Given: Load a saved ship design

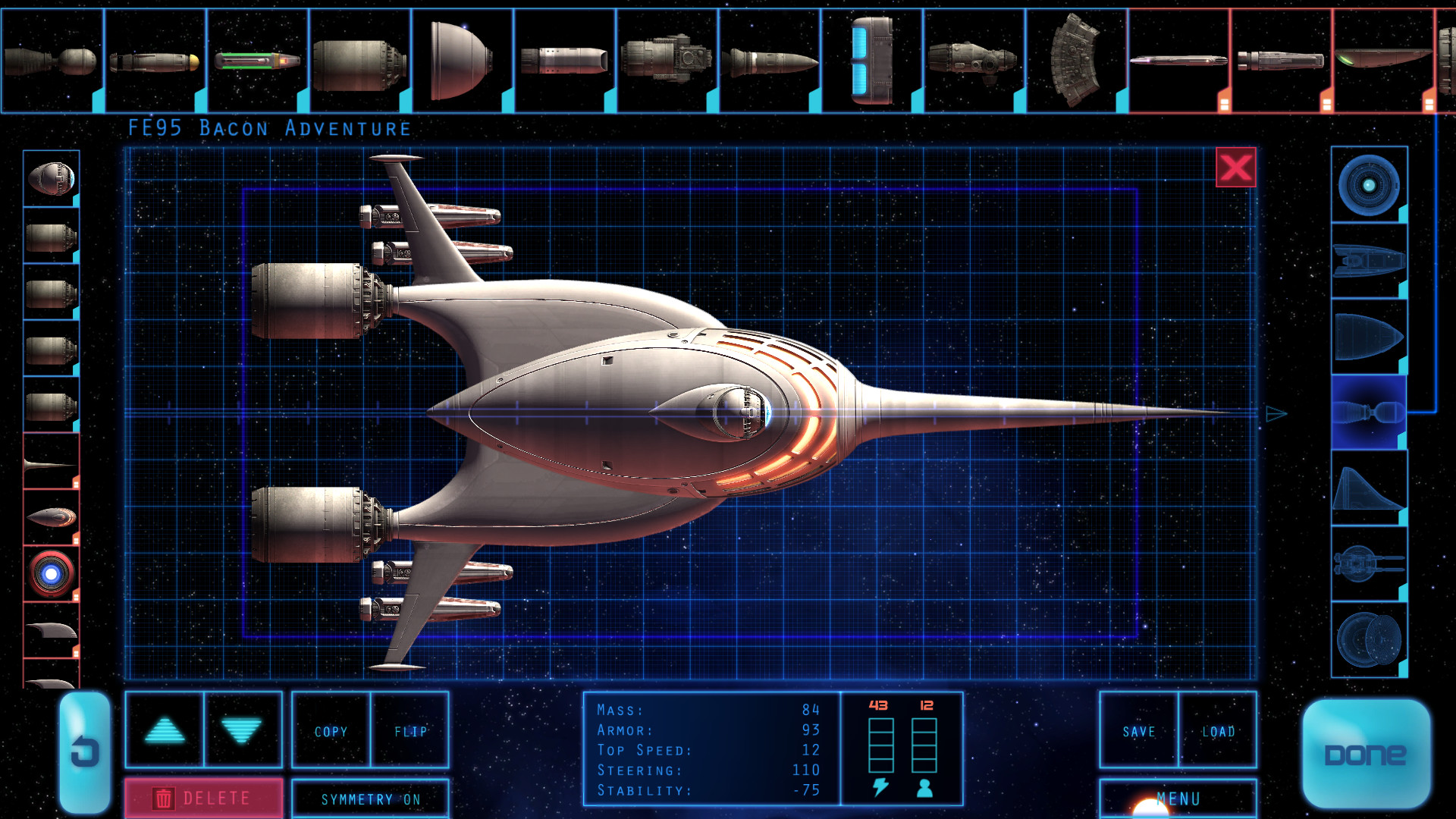Looking at the screenshot, I should pyautogui.click(x=1220, y=731).
